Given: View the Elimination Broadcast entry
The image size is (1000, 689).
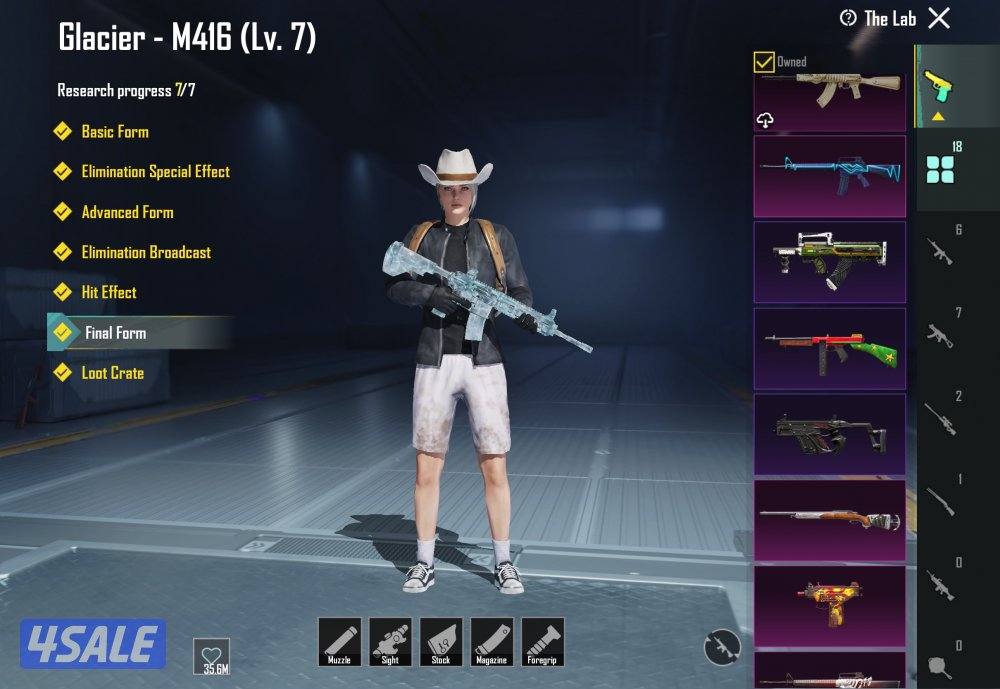Looking at the screenshot, I should click(x=146, y=252).
